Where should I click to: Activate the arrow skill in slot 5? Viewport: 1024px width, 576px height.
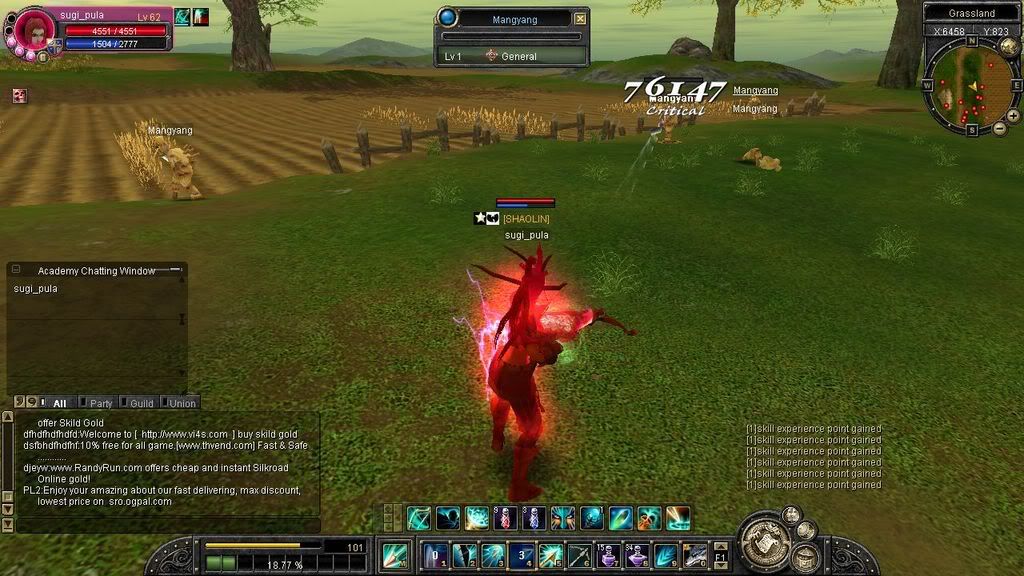[x=550, y=555]
